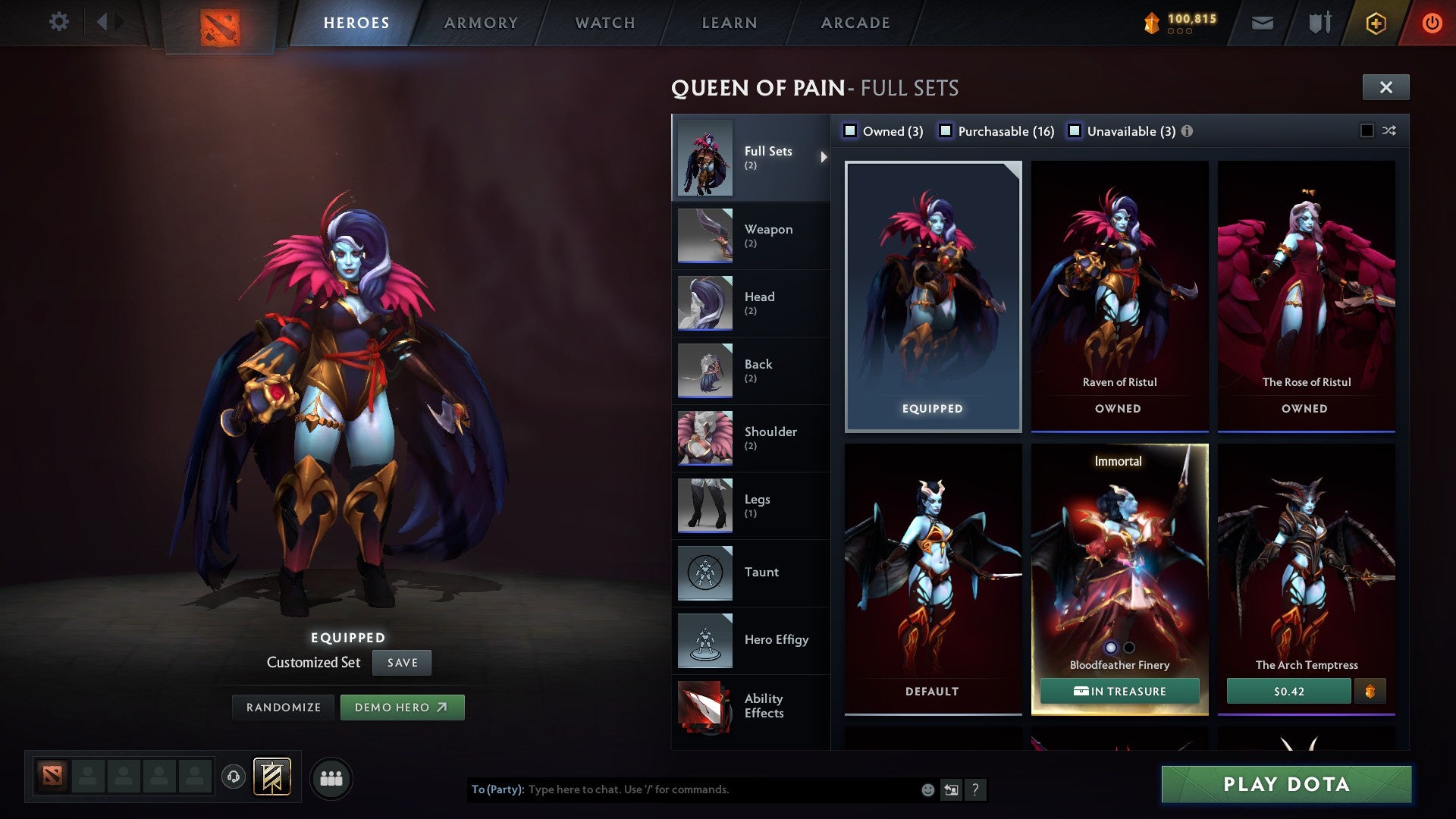Viewport: 1456px width, 819px height.
Task: Toggle the Purchasable filter checkbox
Action: point(946,131)
